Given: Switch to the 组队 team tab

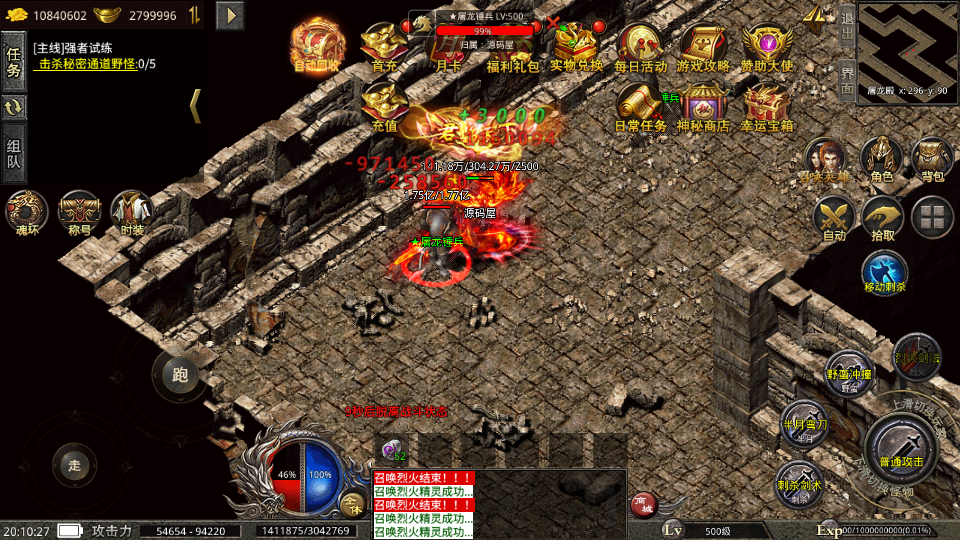Looking at the screenshot, I should point(14,155).
